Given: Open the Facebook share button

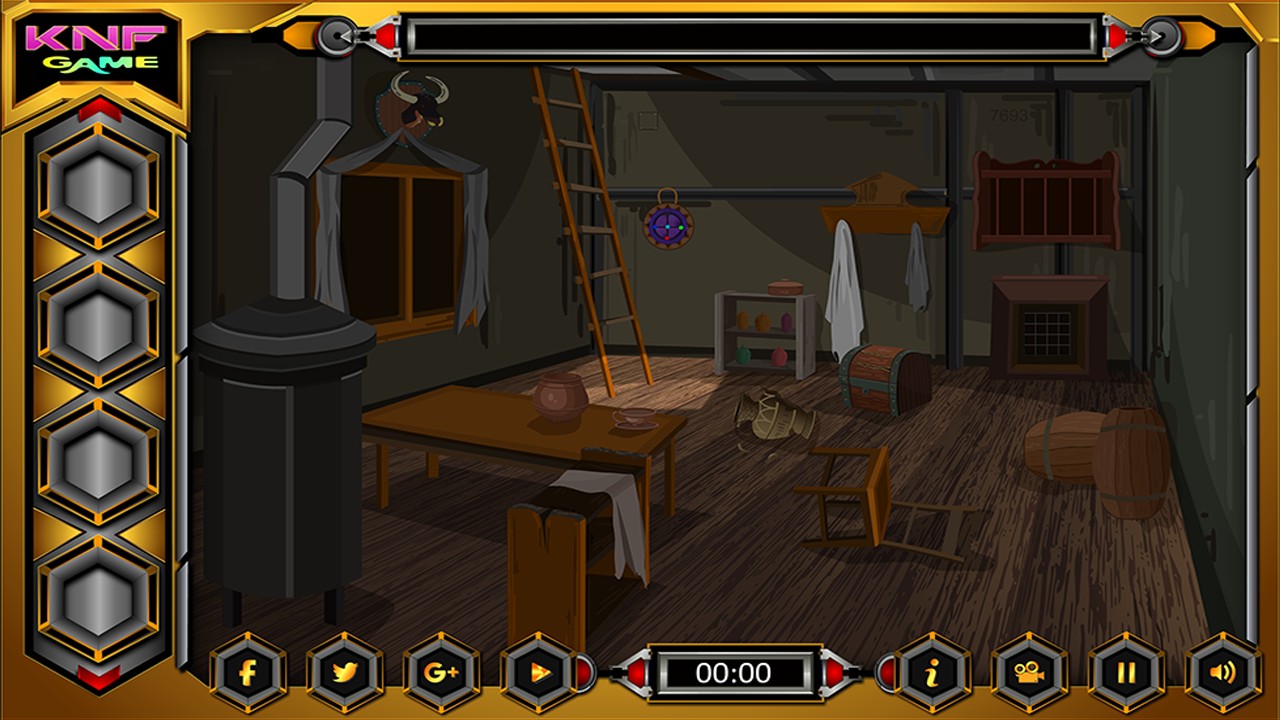Looking at the screenshot, I should (x=248, y=673).
